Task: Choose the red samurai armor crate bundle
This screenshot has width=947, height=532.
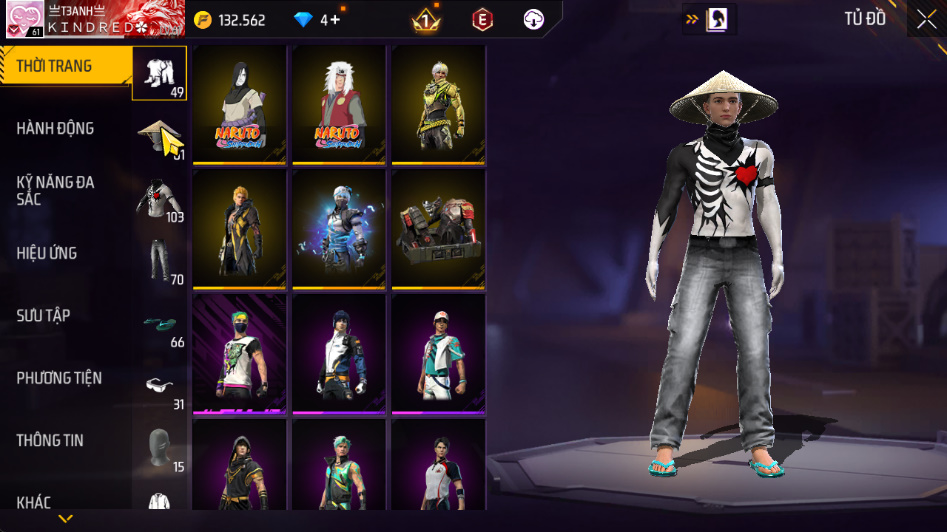Action: (438, 228)
